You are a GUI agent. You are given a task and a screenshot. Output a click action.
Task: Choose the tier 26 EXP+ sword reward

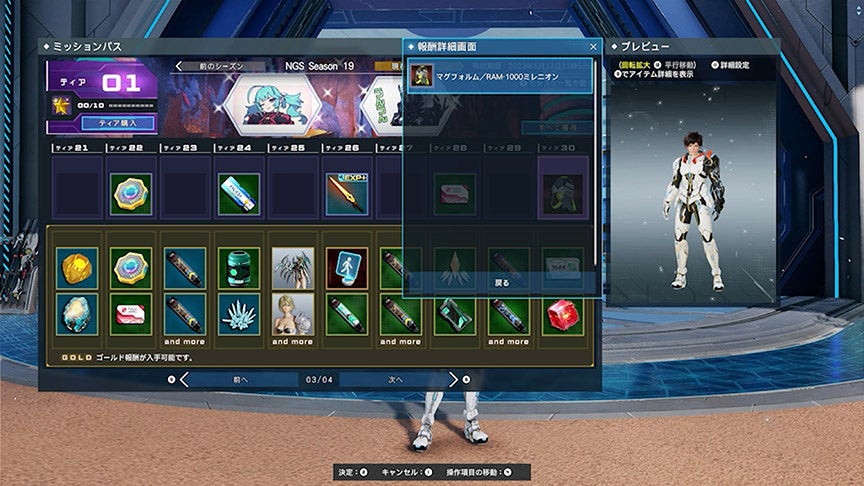click(347, 195)
